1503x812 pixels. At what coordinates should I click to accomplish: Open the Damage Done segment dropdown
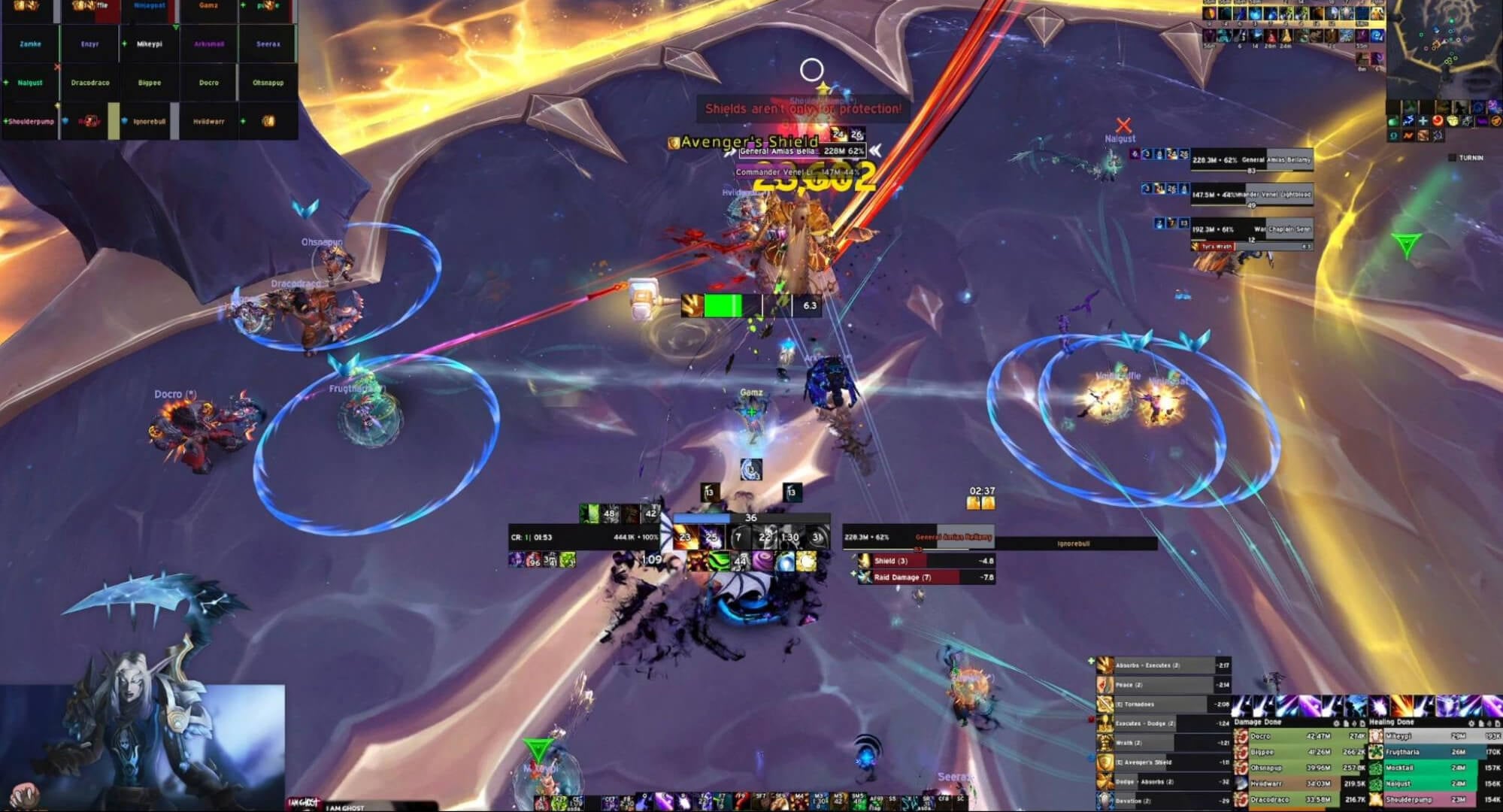point(1346,721)
